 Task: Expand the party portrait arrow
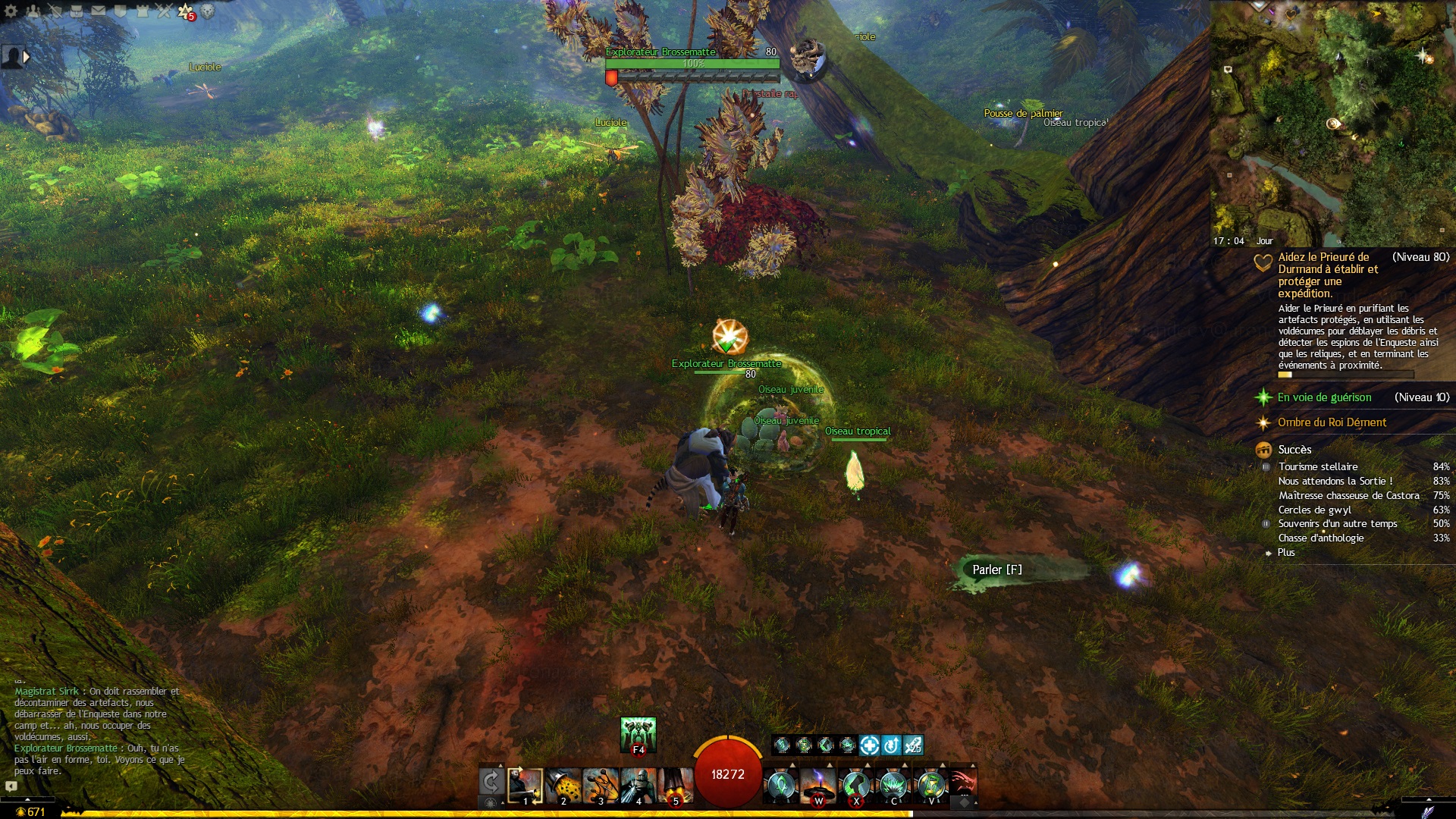tap(27, 57)
